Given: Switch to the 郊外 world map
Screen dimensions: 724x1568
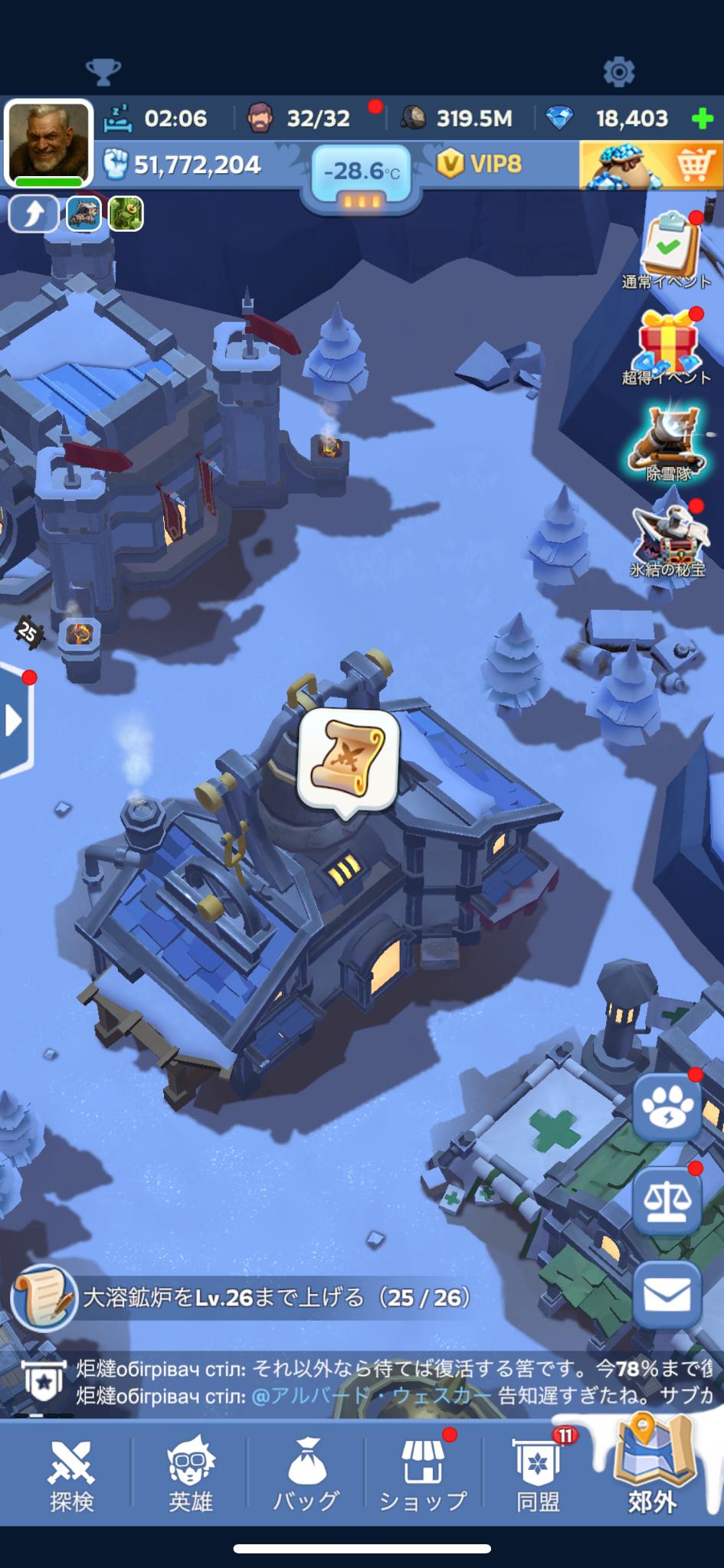Looking at the screenshot, I should coord(653,1472).
